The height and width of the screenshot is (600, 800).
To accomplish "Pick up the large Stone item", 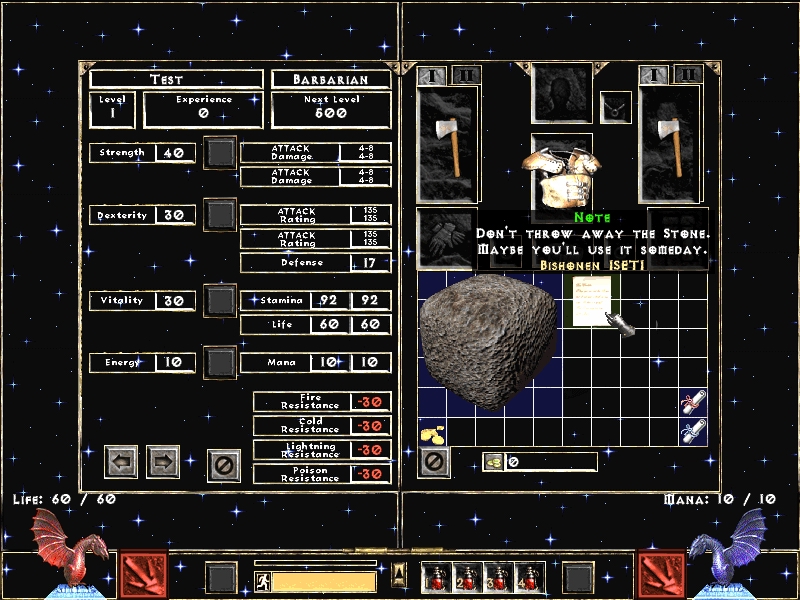I will (486, 340).
